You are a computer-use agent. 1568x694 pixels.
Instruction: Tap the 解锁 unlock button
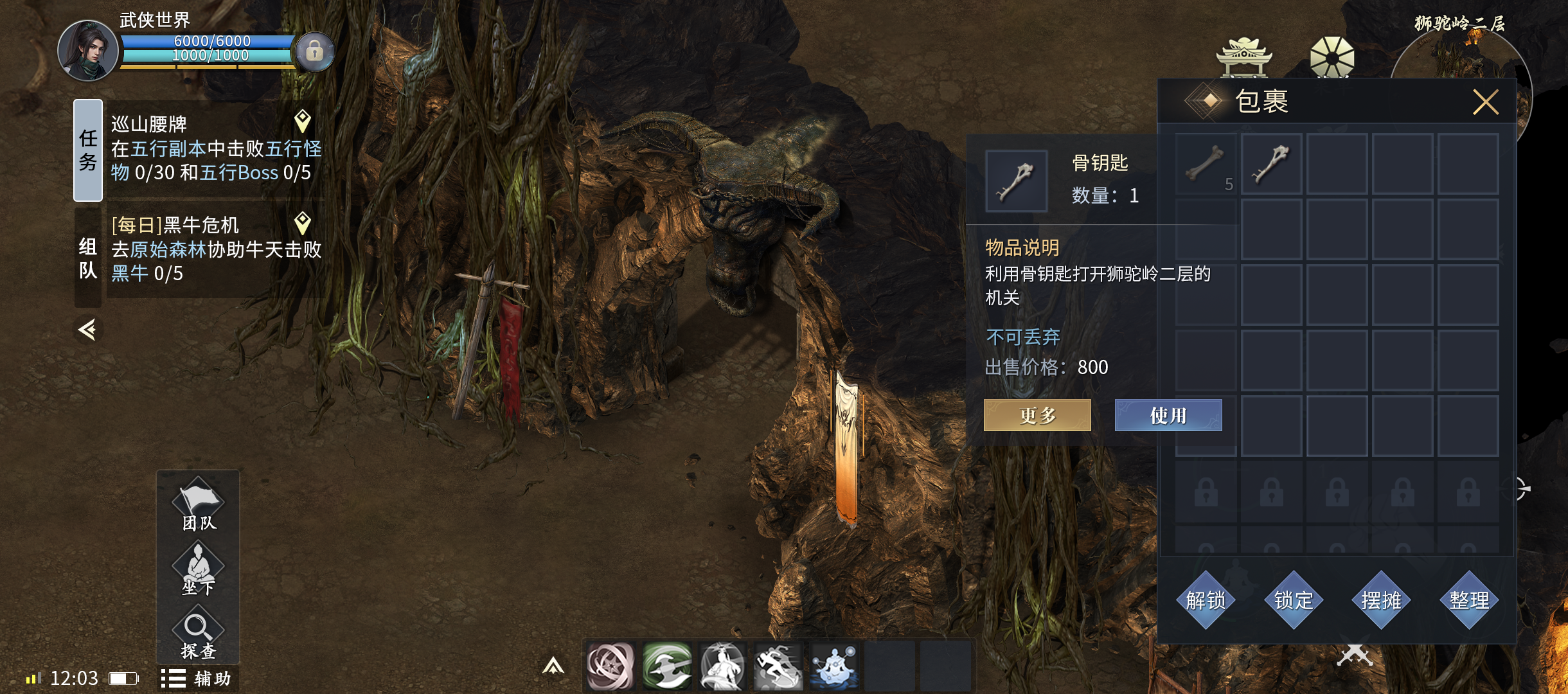(1206, 600)
